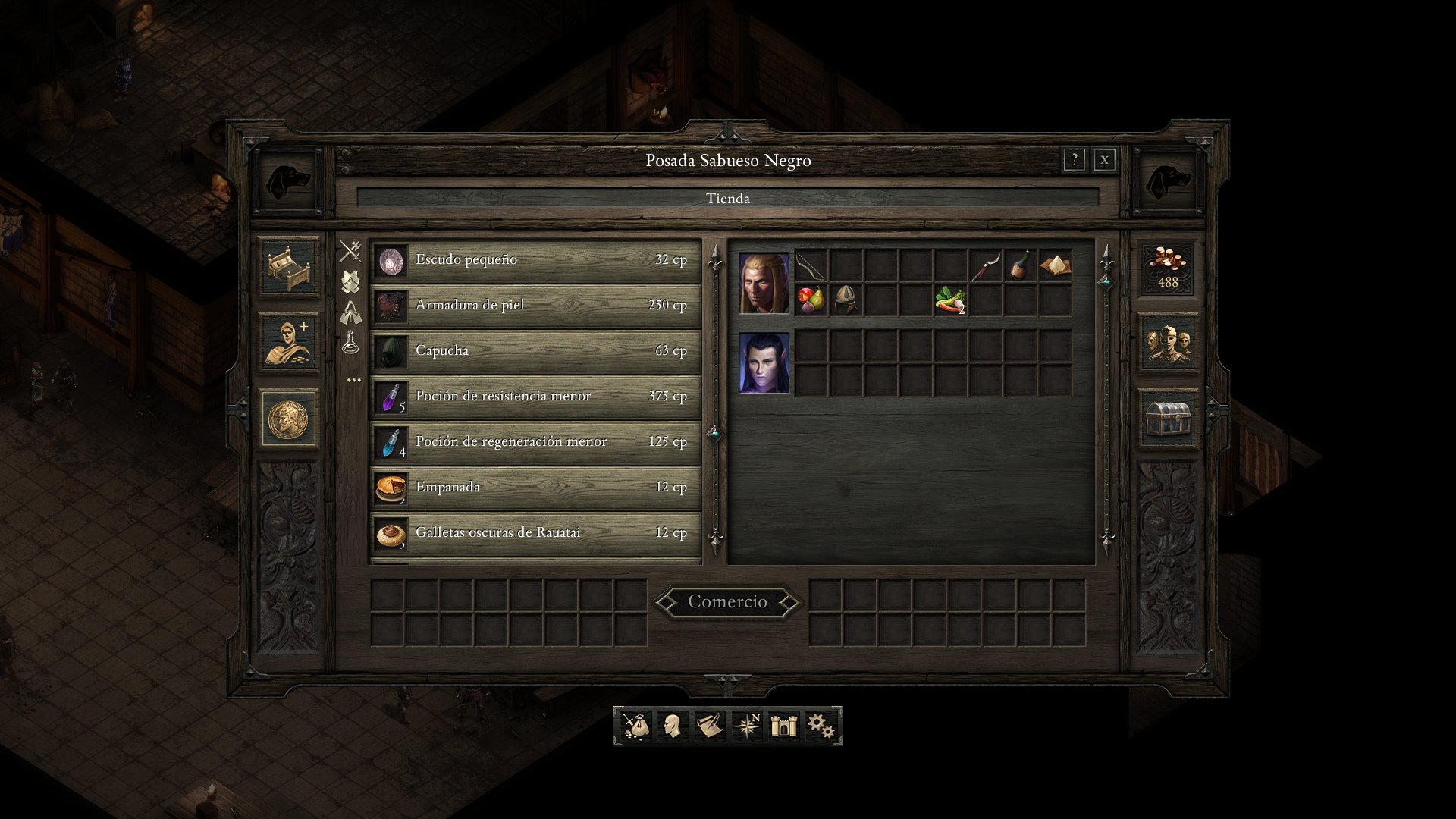Open the inventory from the bottom toolbar
This screenshot has height=819, width=1456.
635,726
